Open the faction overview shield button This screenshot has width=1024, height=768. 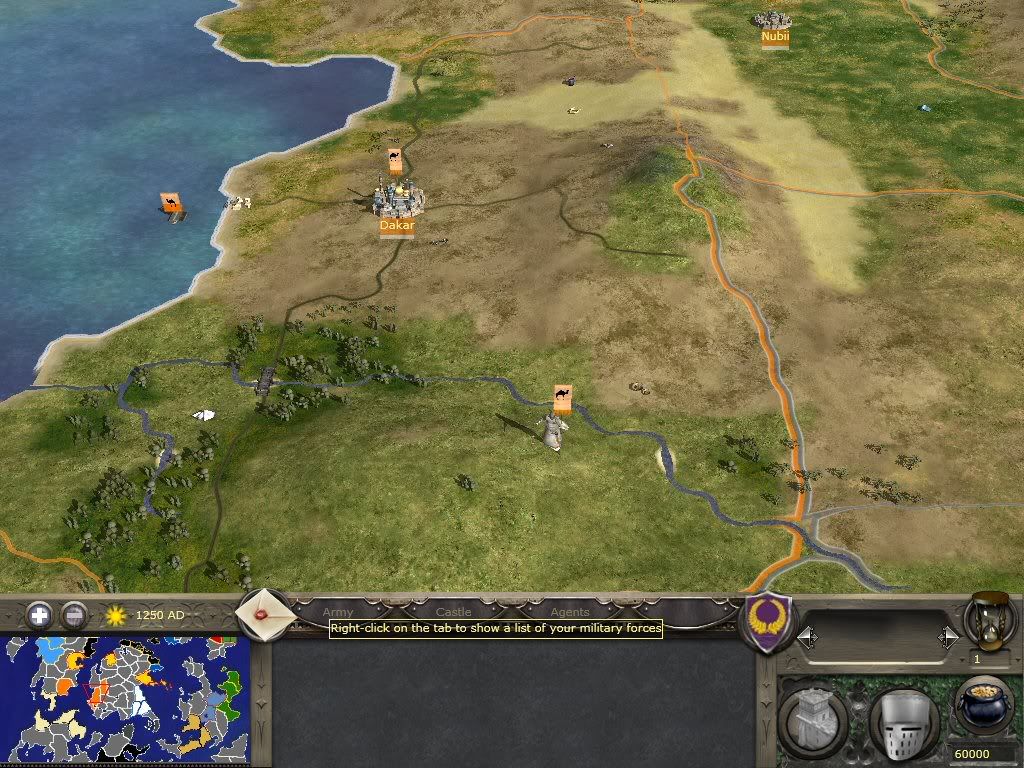771,622
